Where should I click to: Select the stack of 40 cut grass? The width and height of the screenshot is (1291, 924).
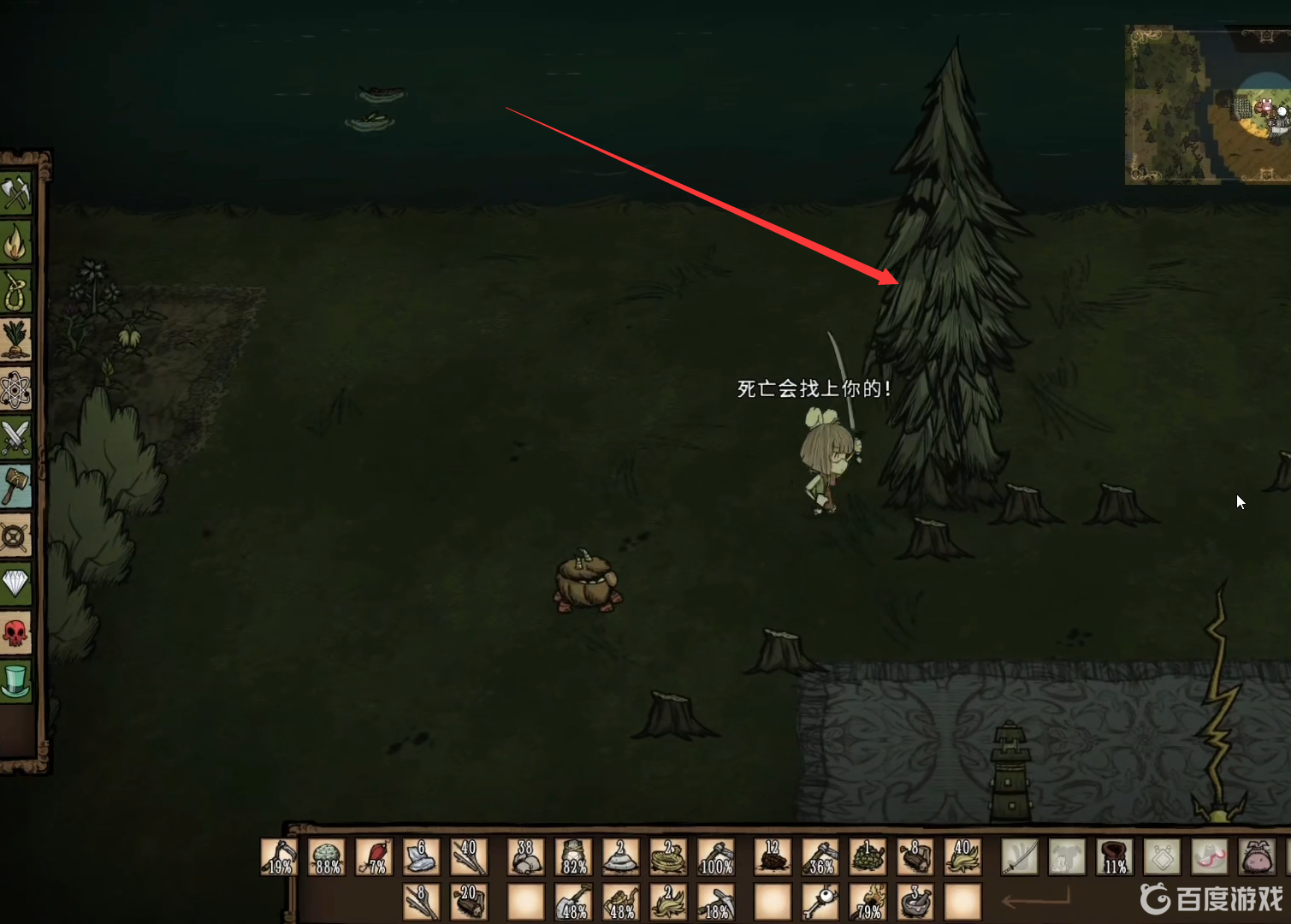tap(962, 856)
